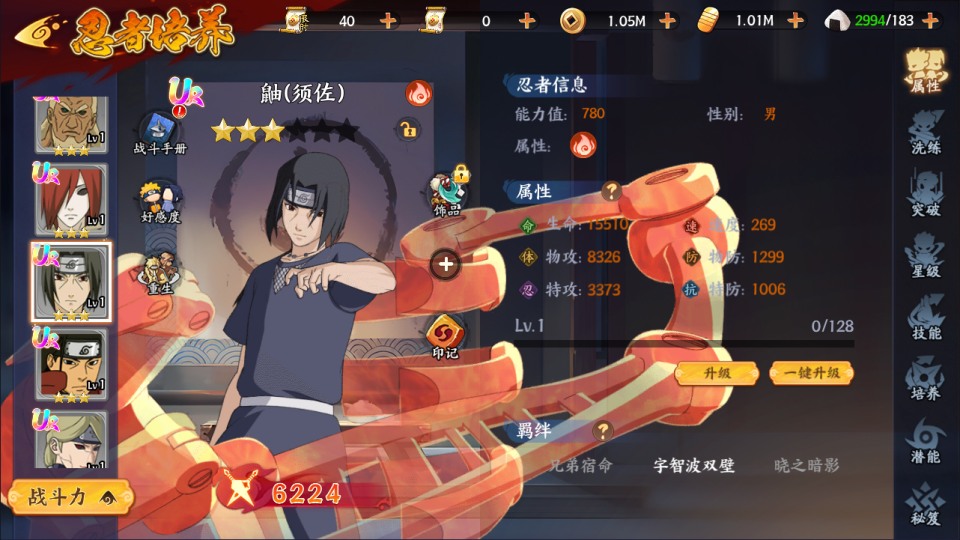Switch to the 潜能 potential tab
The image size is (960, 540).
[x=924, y=442]
